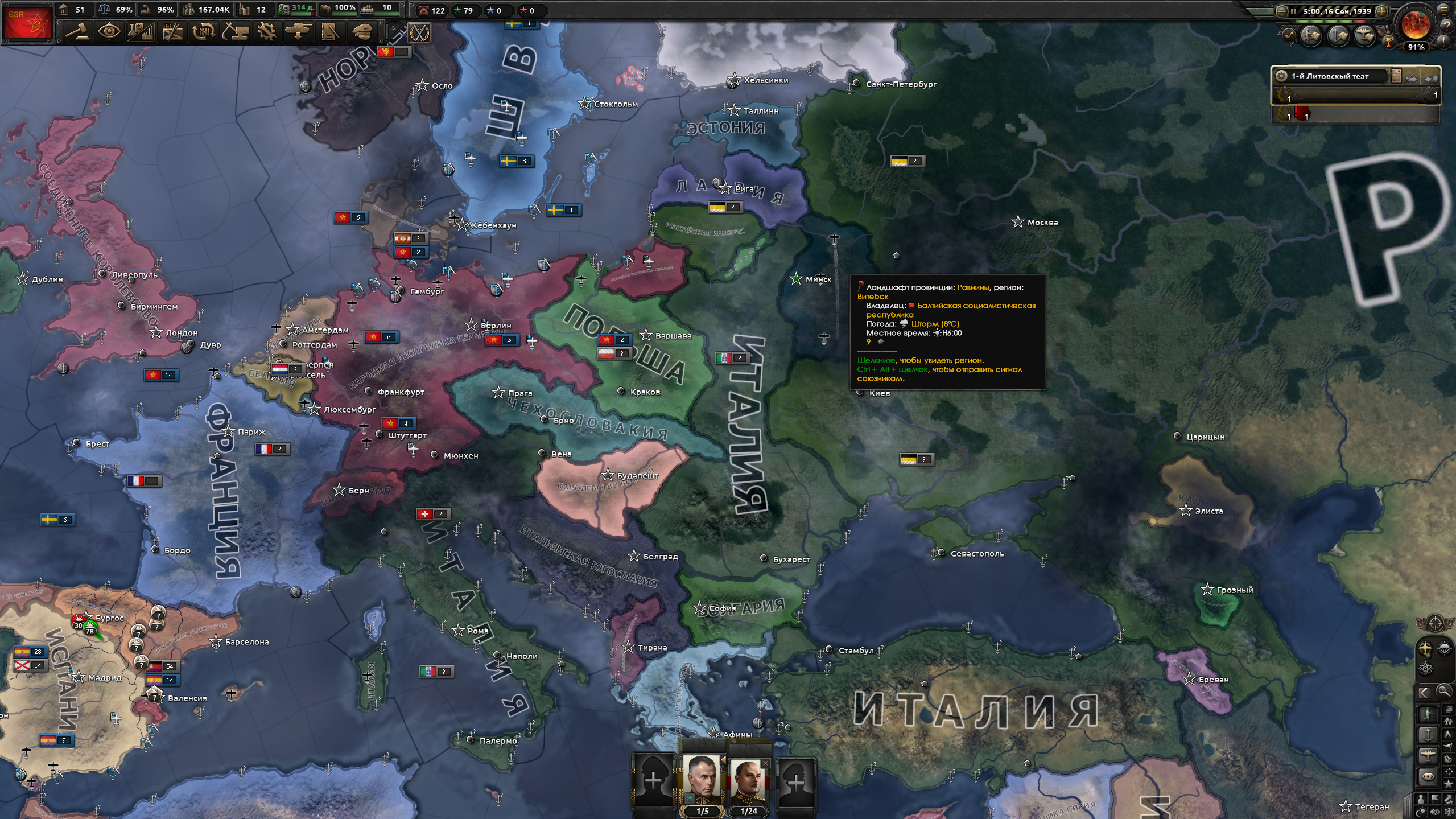Open the magnifying glass search tool
1456x819 pixels.
click(1444, 692)
